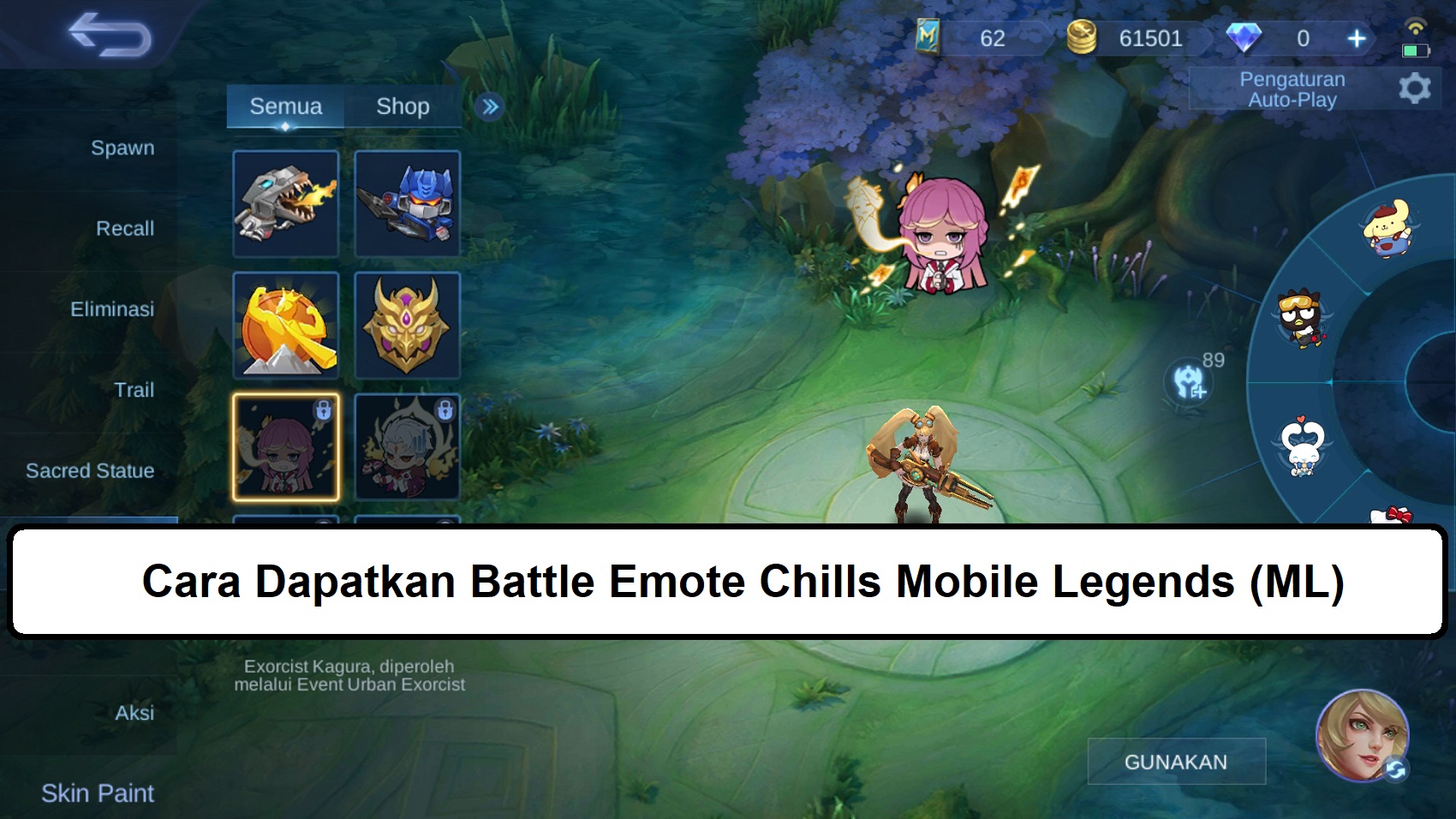Open the Shop tab
1456x819 pixels.
tap(403, 106)
